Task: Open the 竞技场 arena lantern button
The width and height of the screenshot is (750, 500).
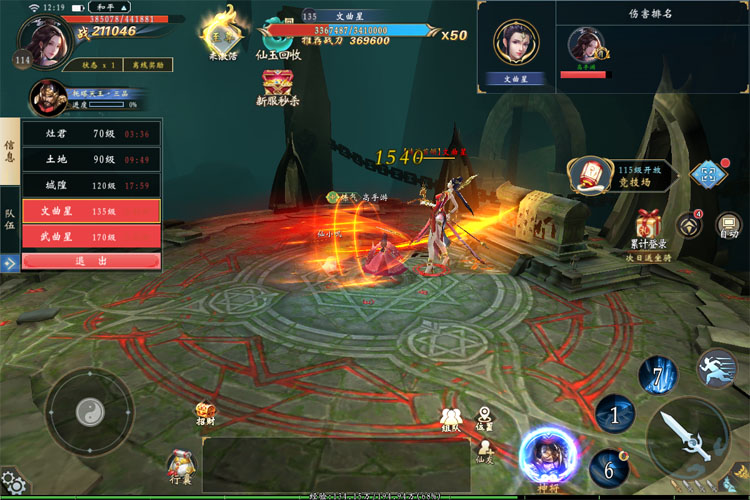Action: (592, 175)
